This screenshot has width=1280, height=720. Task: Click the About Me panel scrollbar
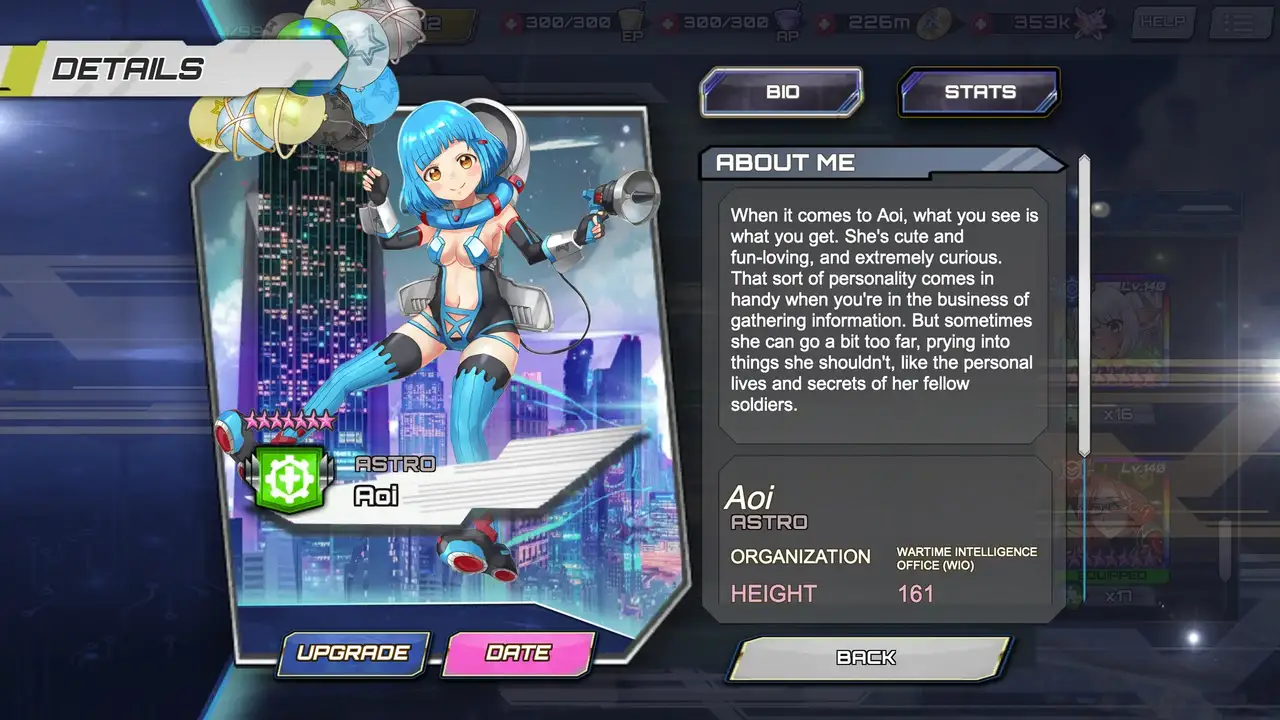(1084, 305)
